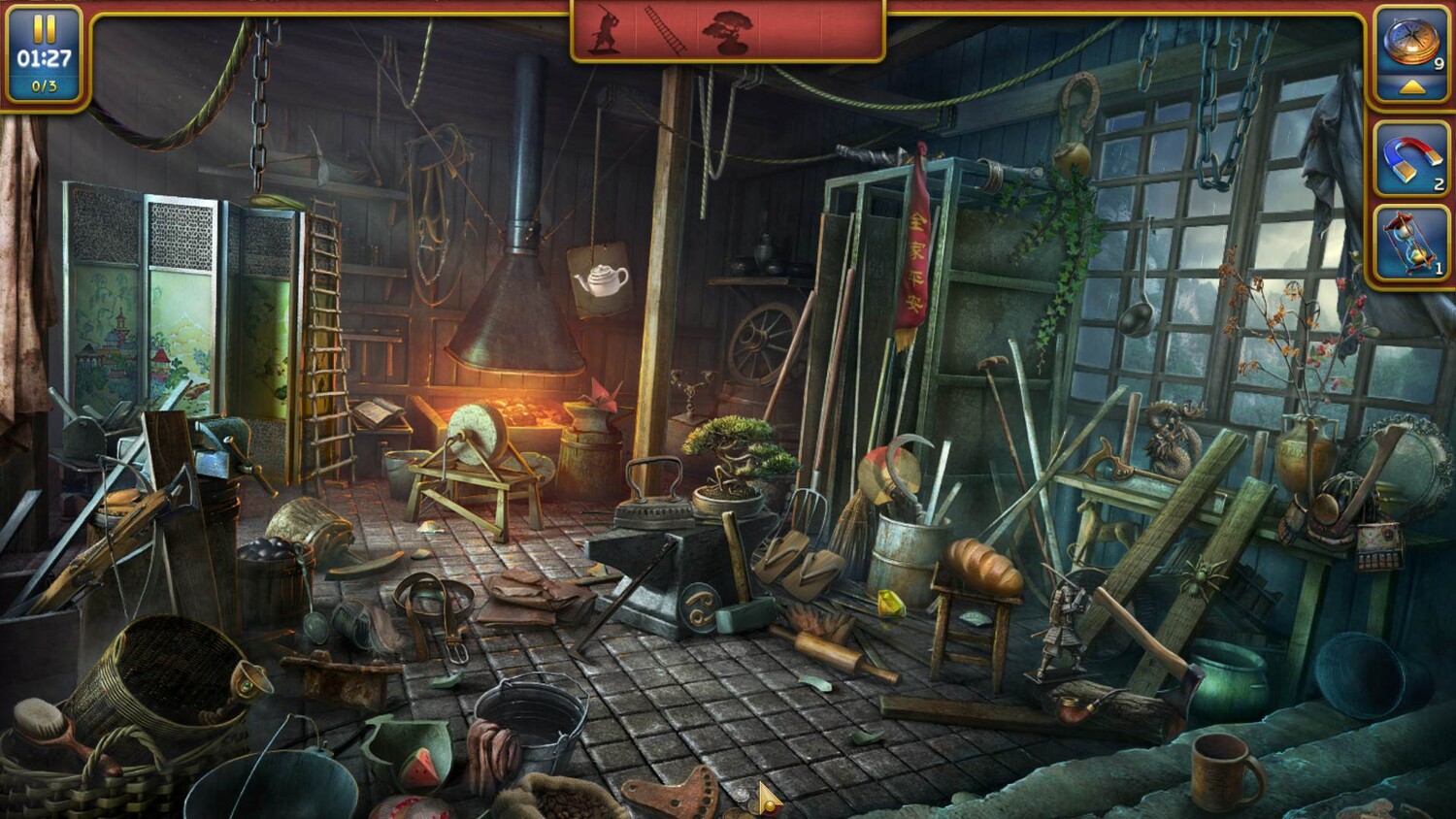Screen dimensions: 1456x819
Task: Select the samurai silhouette in the target list
Action: 606,32
